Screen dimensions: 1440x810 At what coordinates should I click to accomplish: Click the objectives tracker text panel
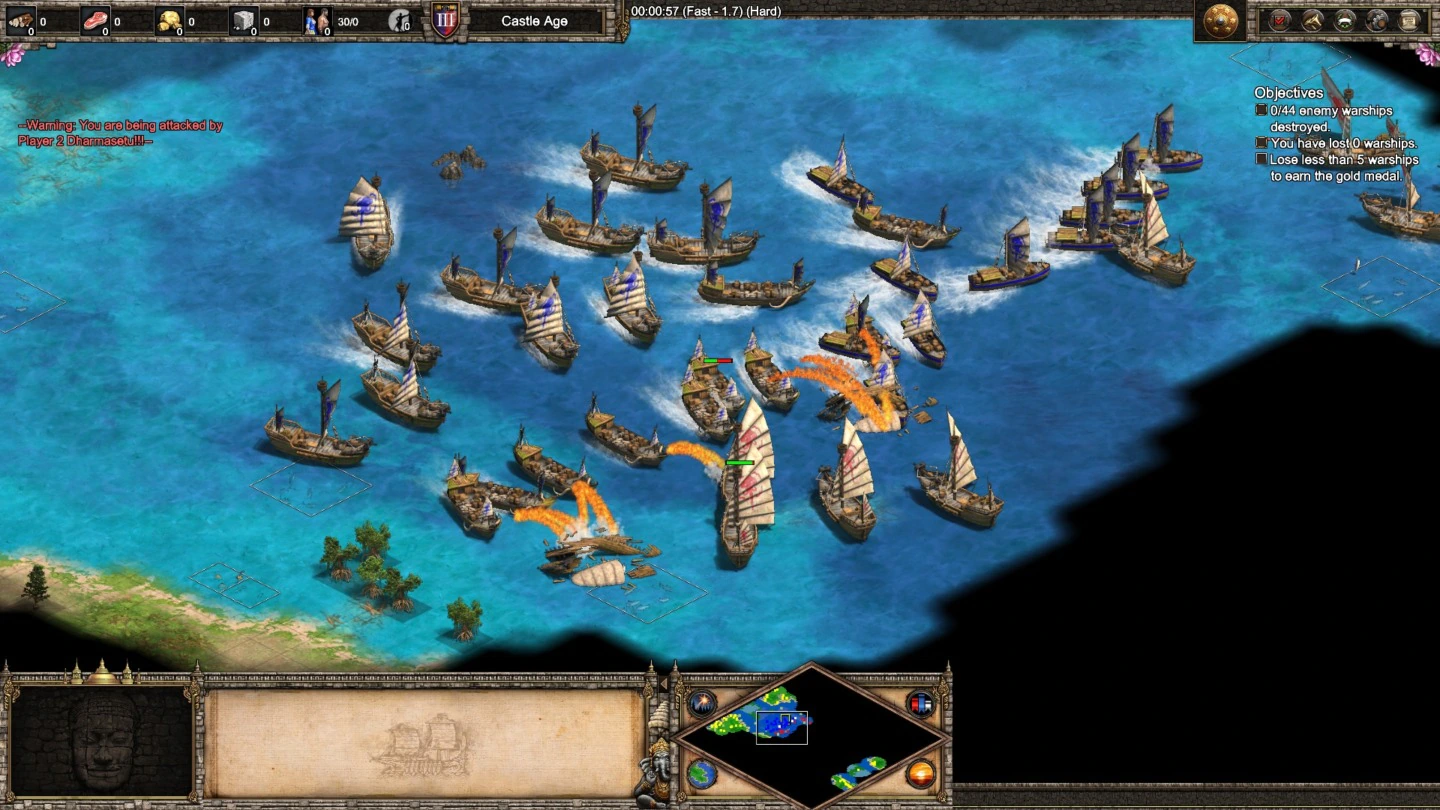[x=1335, y=135]
